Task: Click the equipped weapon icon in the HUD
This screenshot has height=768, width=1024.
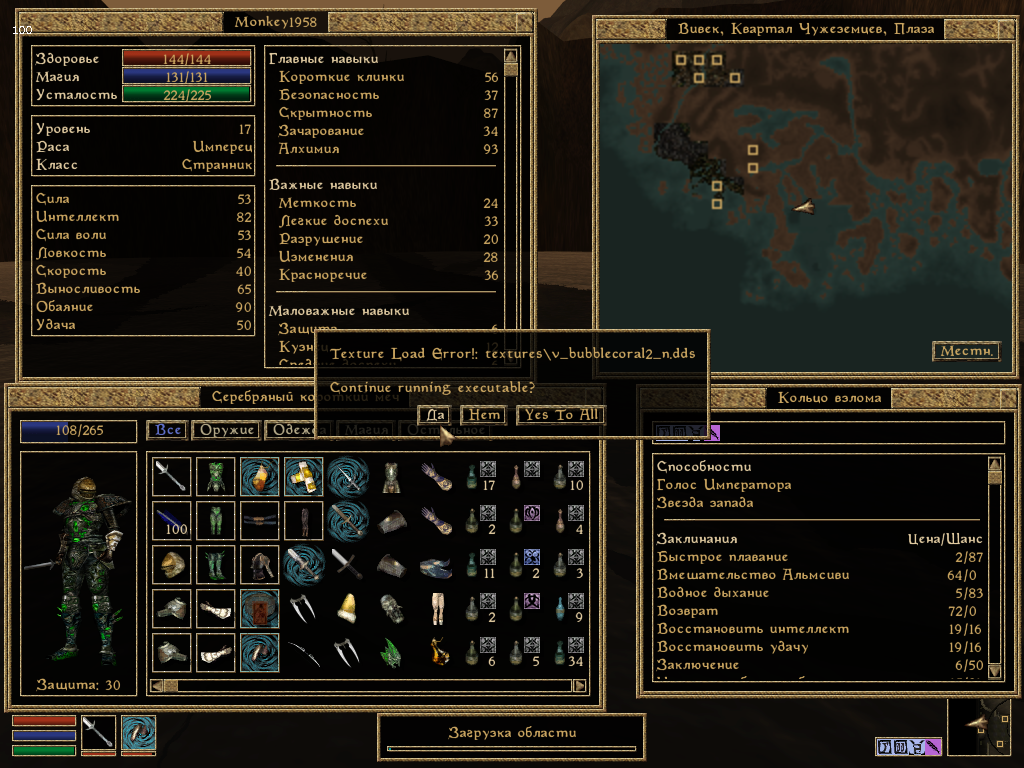Action: pos(99,734)
